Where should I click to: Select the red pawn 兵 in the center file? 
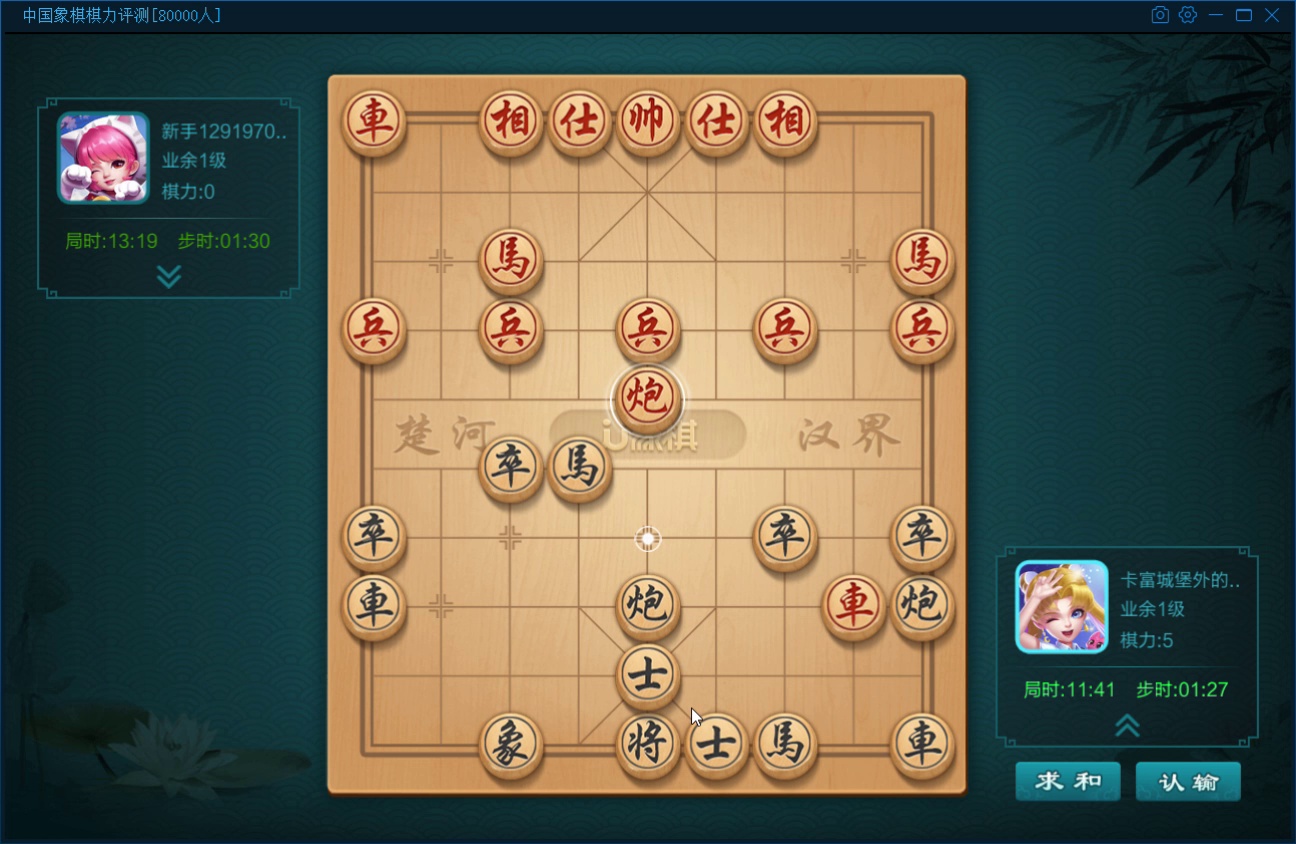coord(647,329)
